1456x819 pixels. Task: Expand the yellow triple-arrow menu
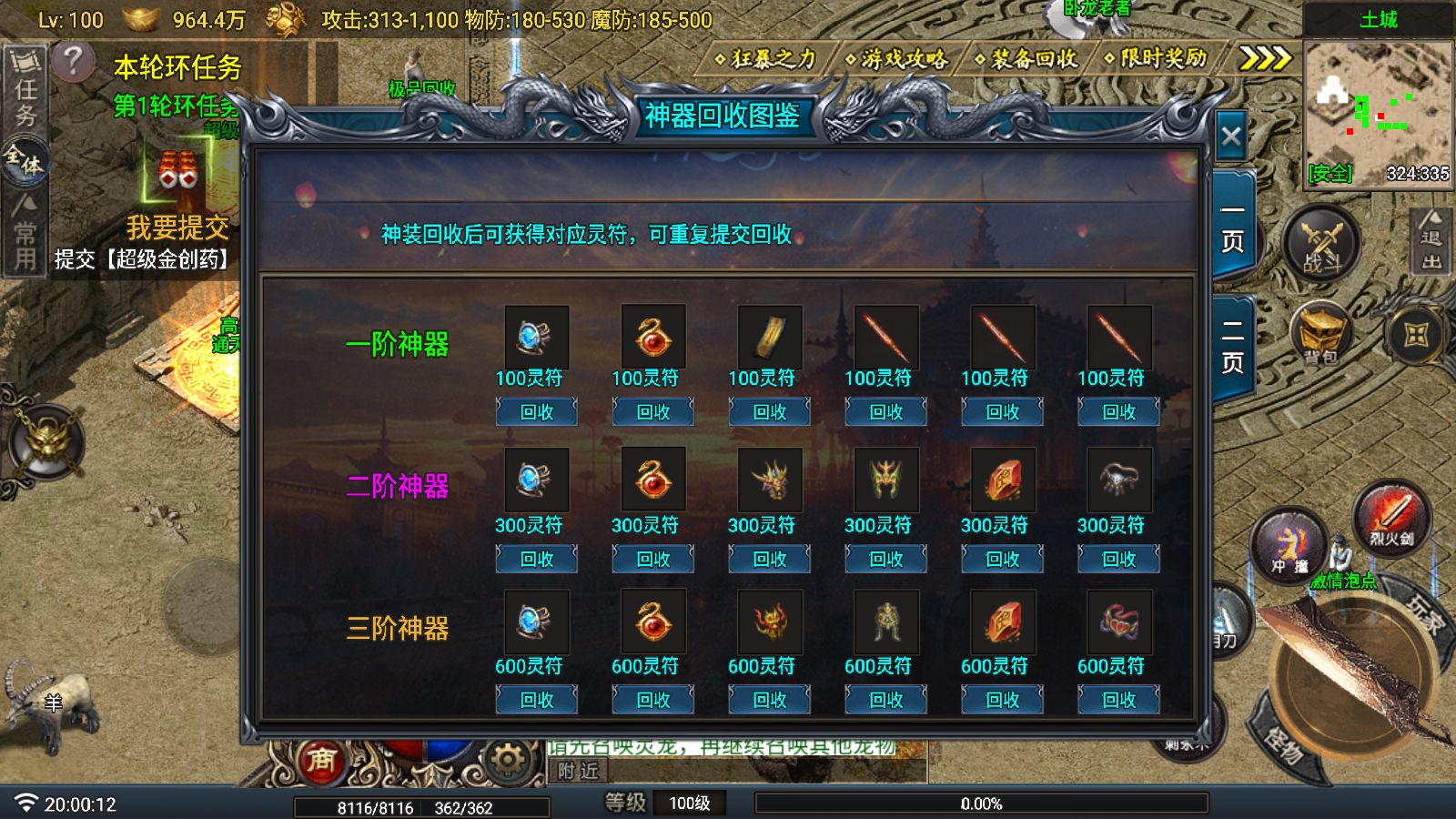click(1265, 59)
